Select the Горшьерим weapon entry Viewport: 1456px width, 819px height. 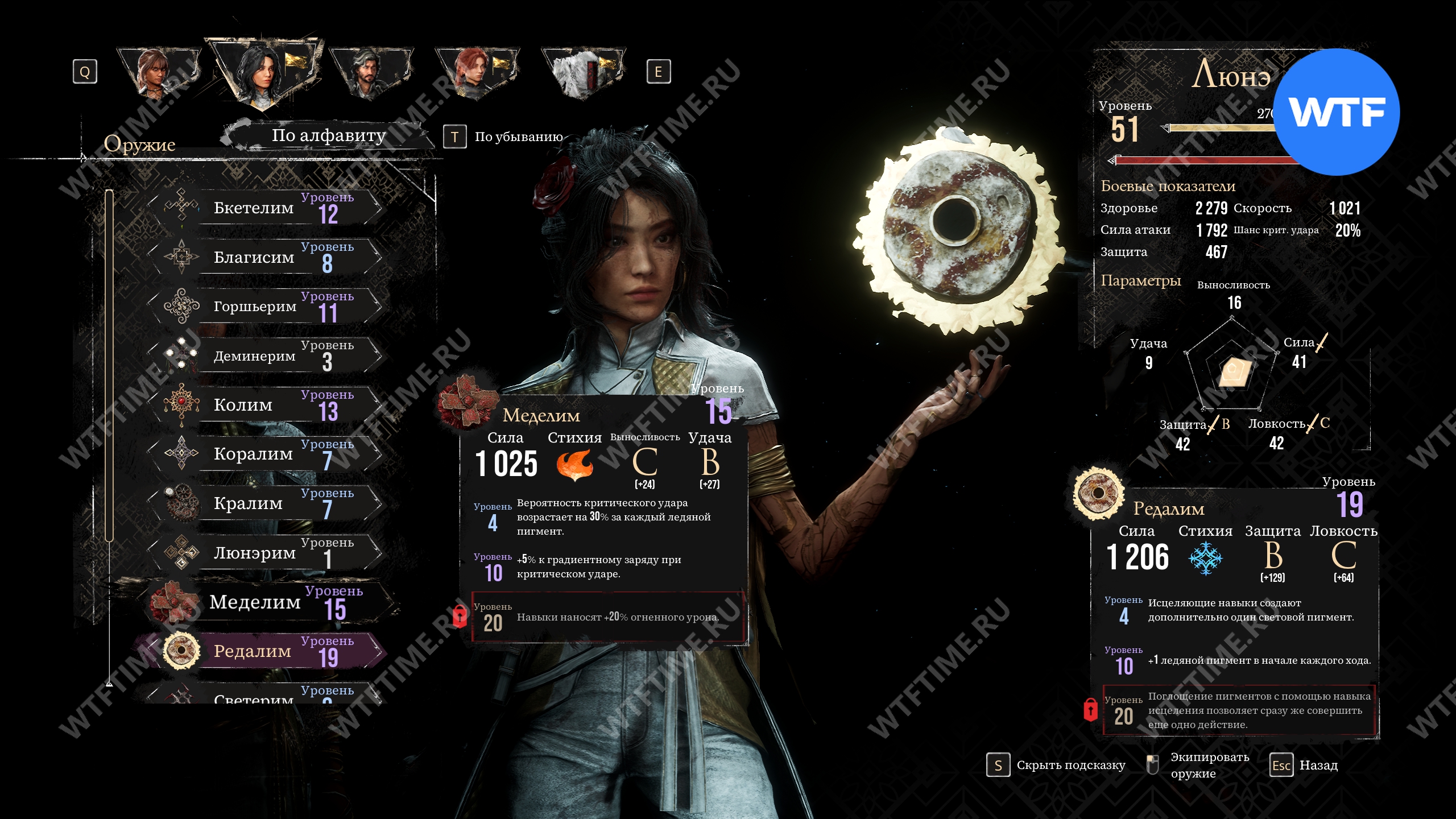[267, 307]
